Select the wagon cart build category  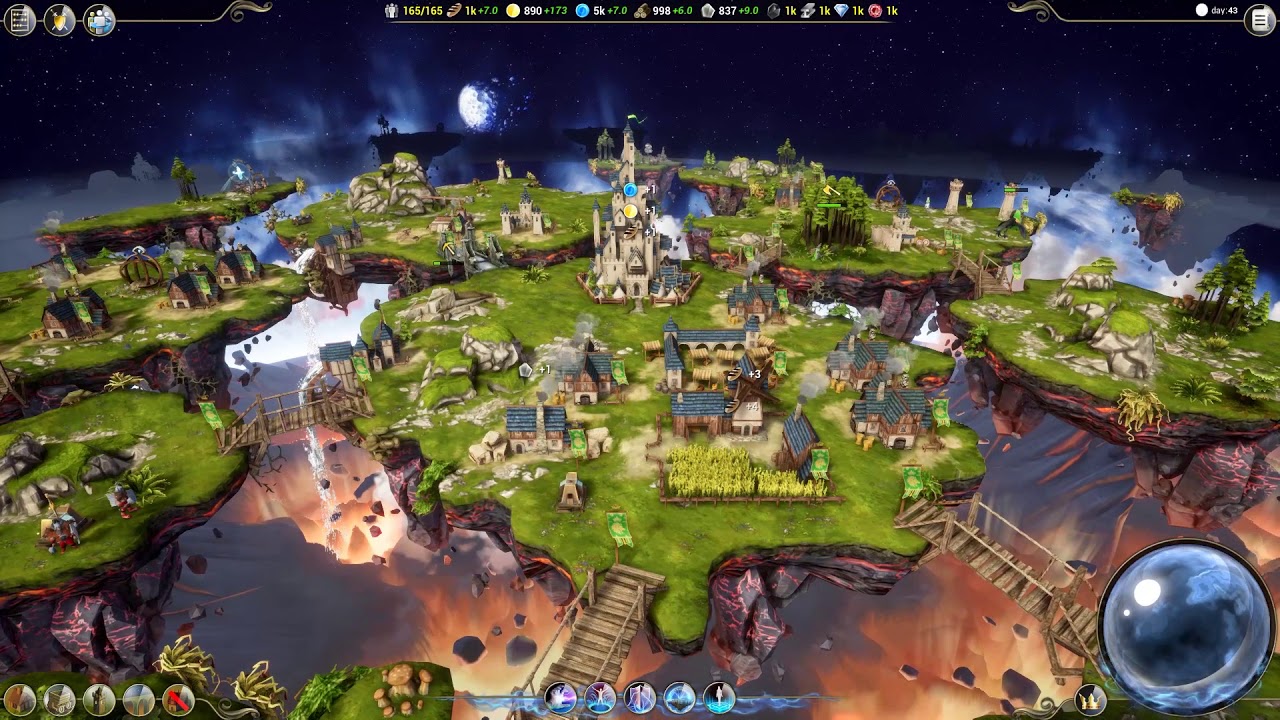(x=59, y=699)
